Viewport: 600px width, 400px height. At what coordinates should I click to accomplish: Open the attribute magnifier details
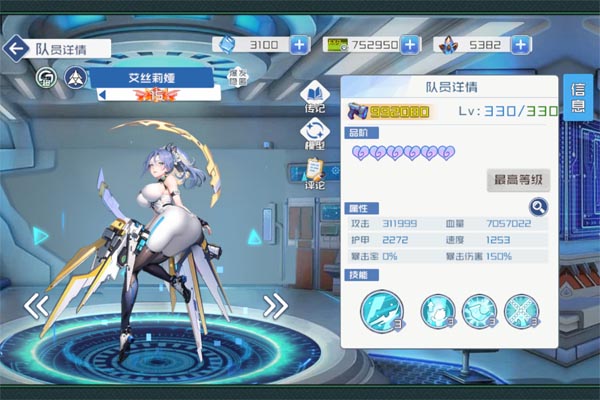click(x=539, y=207)
